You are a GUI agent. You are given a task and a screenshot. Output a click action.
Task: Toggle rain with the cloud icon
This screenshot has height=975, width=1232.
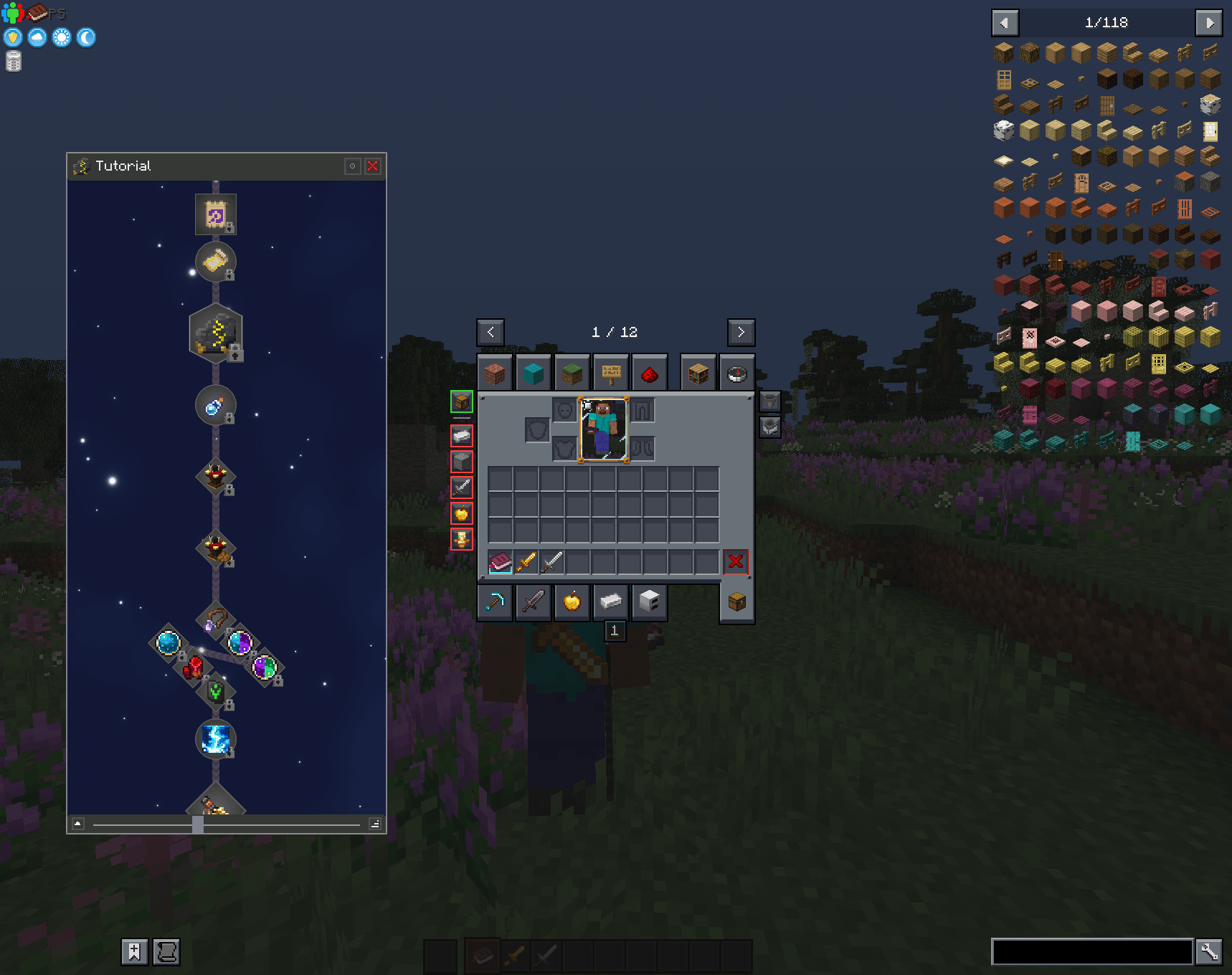pyautogui.click(x=37, y=37)
